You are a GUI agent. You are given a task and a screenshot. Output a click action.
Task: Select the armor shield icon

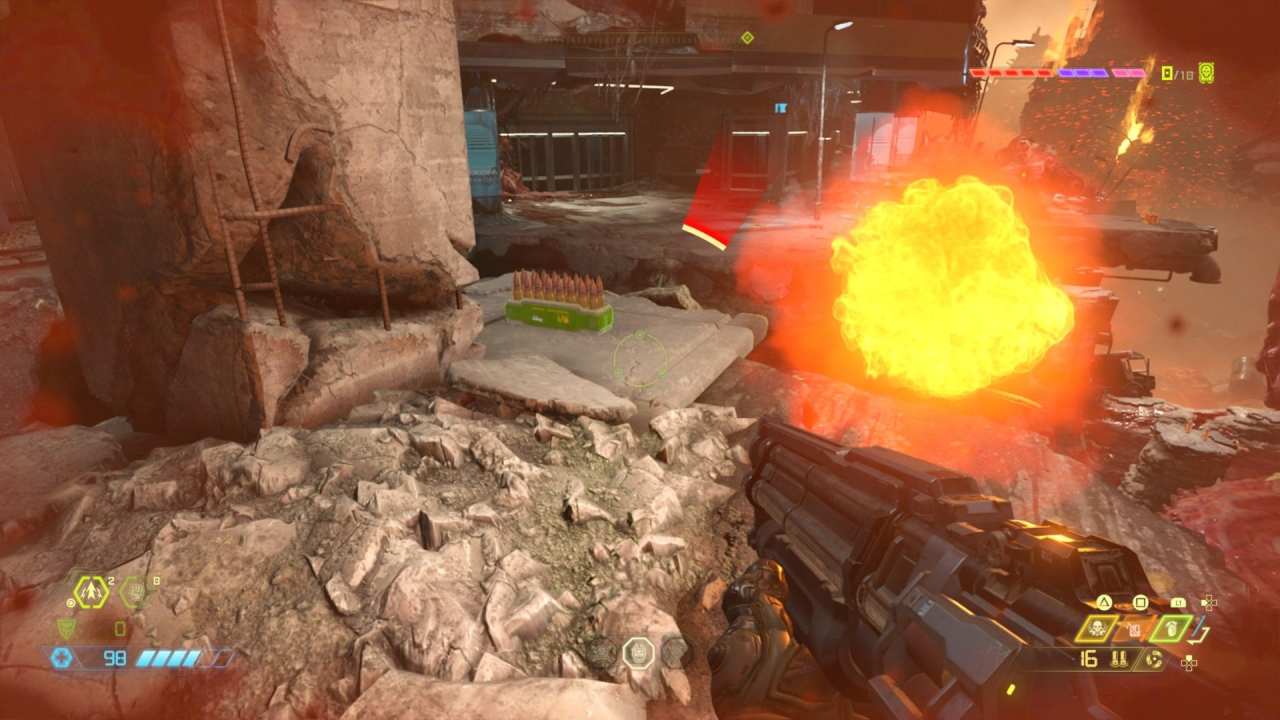point(65,629)
